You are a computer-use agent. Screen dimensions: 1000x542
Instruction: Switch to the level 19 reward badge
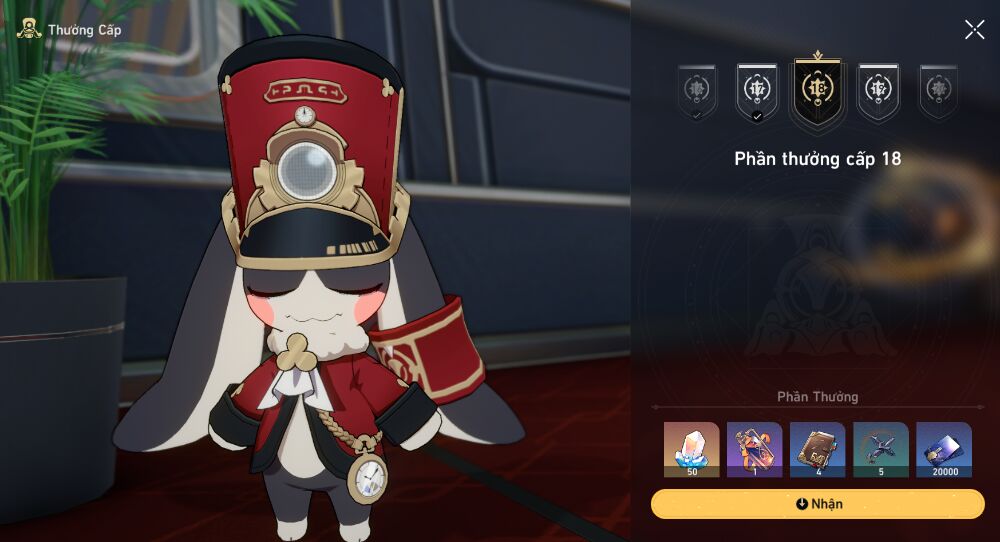878,91
